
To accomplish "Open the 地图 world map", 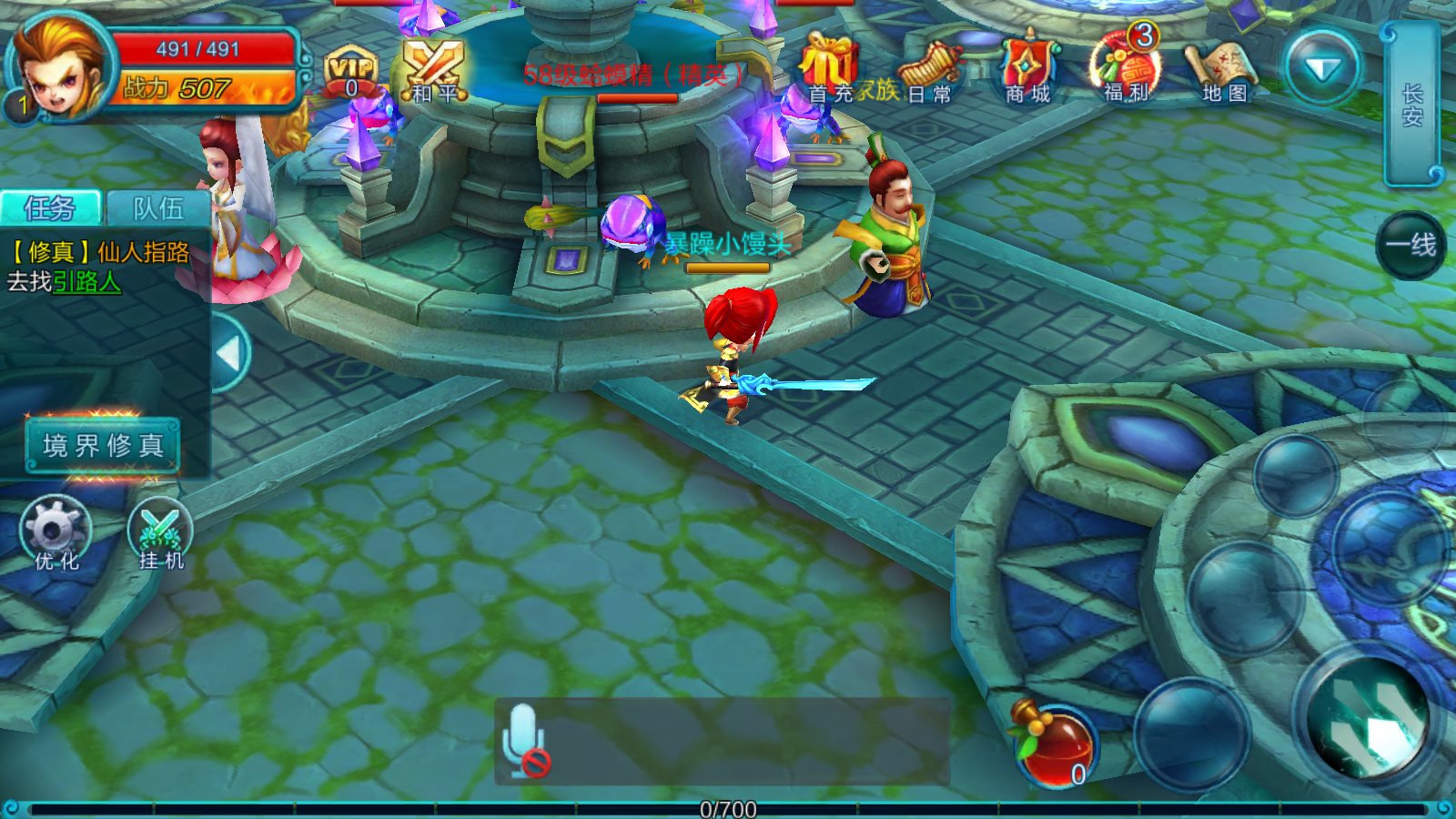I will 1224,64.
